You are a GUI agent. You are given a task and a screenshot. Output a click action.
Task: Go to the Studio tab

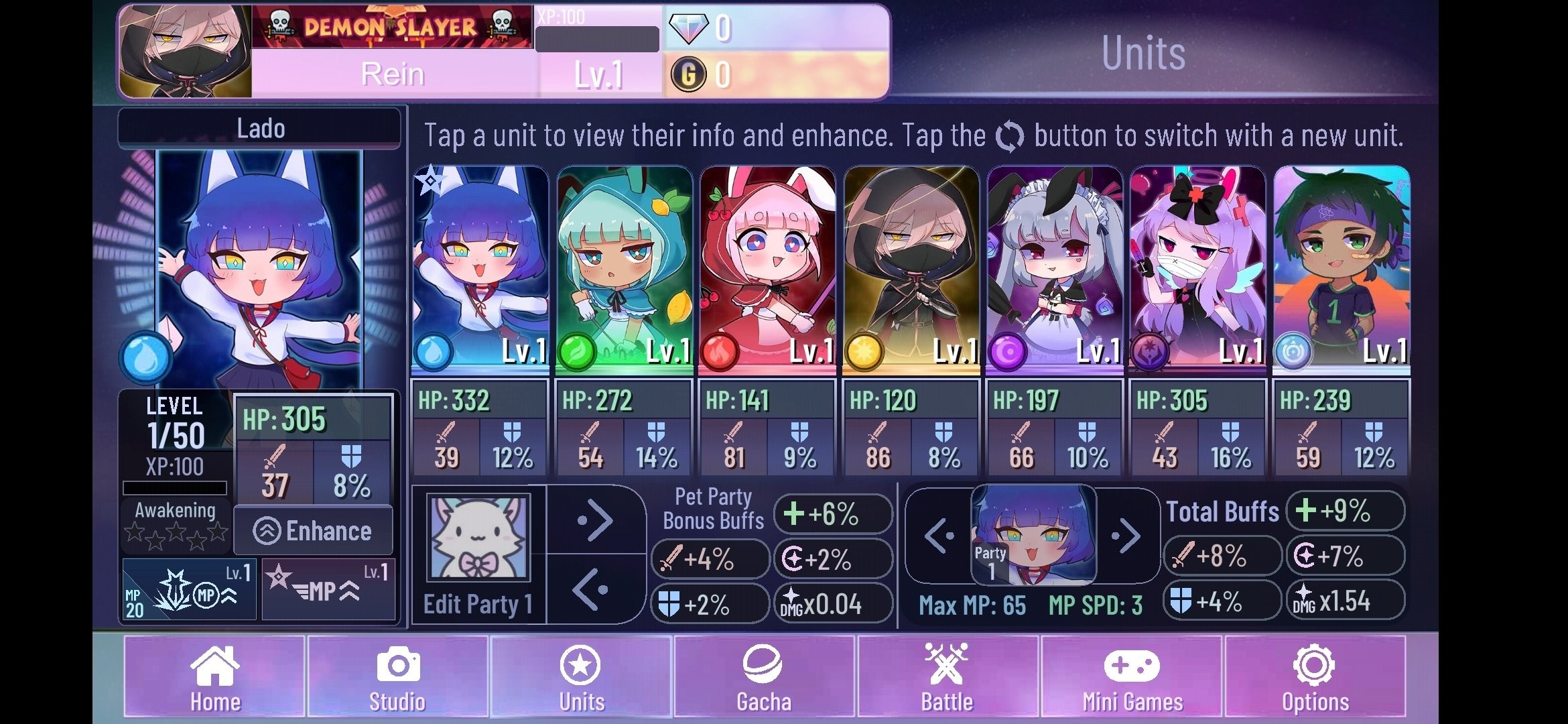(x=397, y=677)
